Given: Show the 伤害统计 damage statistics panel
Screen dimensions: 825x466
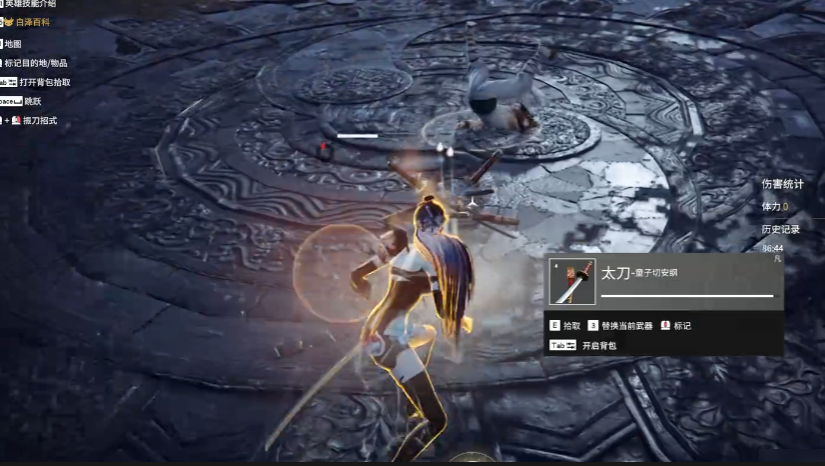Looking at the screenshot, I should pos(782,184).
